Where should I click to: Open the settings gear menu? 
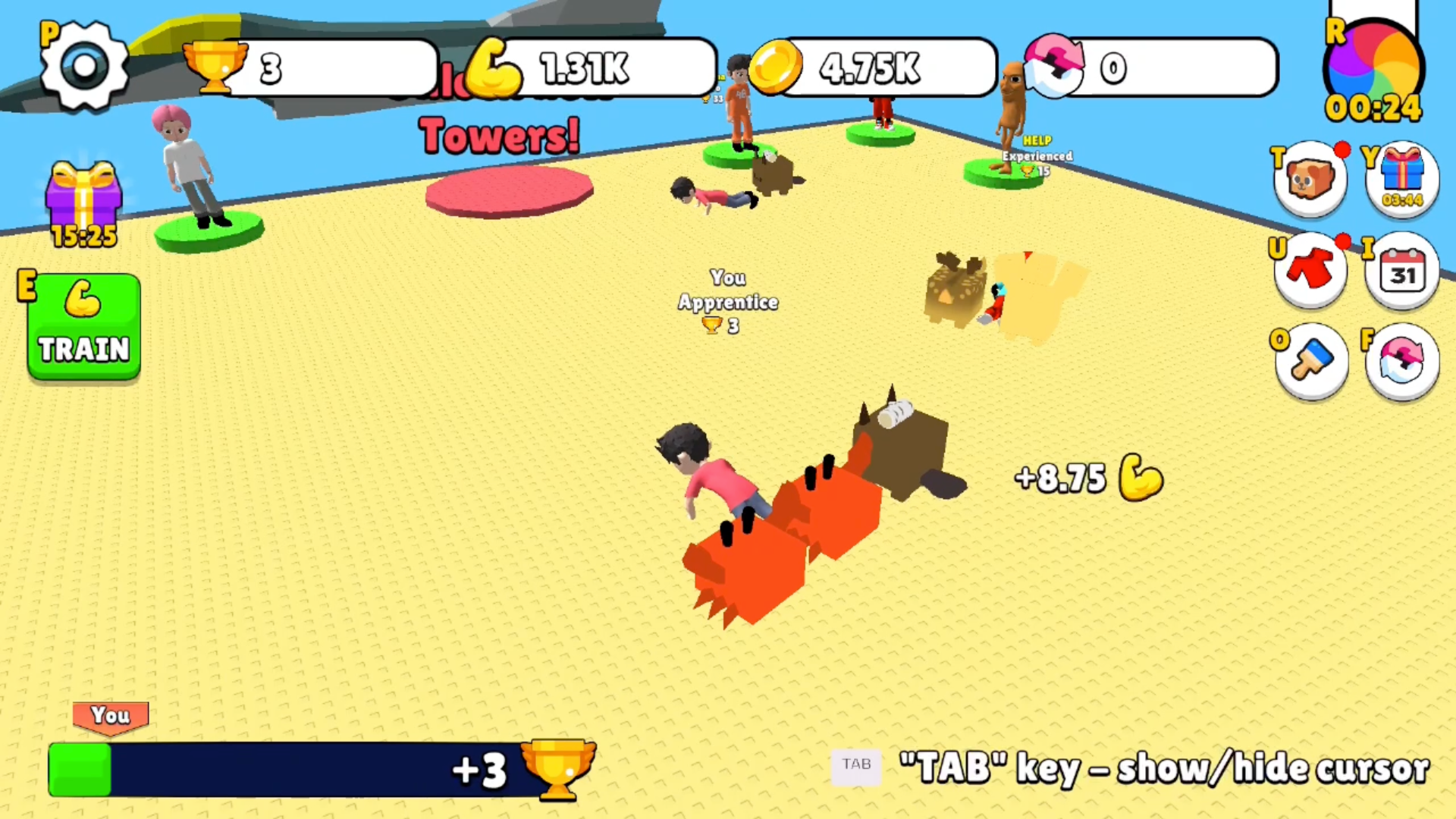[83, 67]
